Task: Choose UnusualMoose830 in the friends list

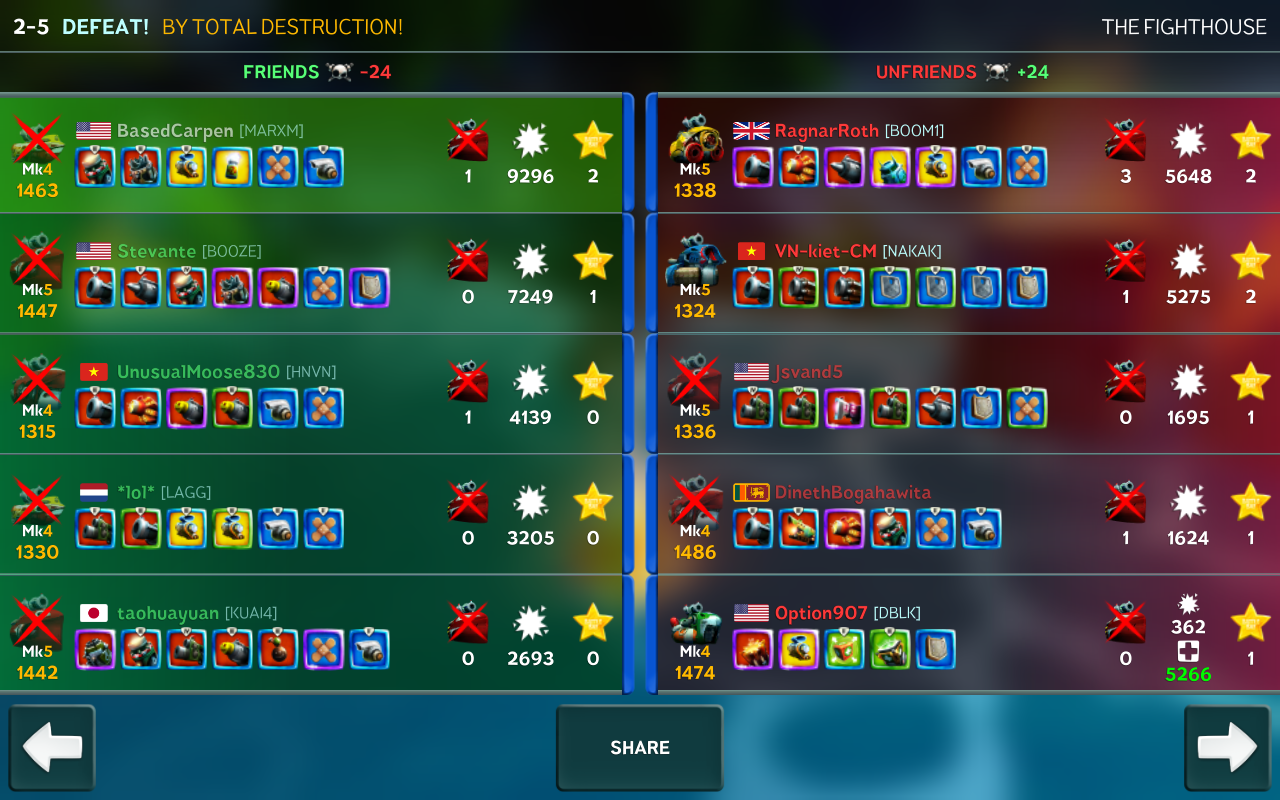Action: (x=310, y=394)
